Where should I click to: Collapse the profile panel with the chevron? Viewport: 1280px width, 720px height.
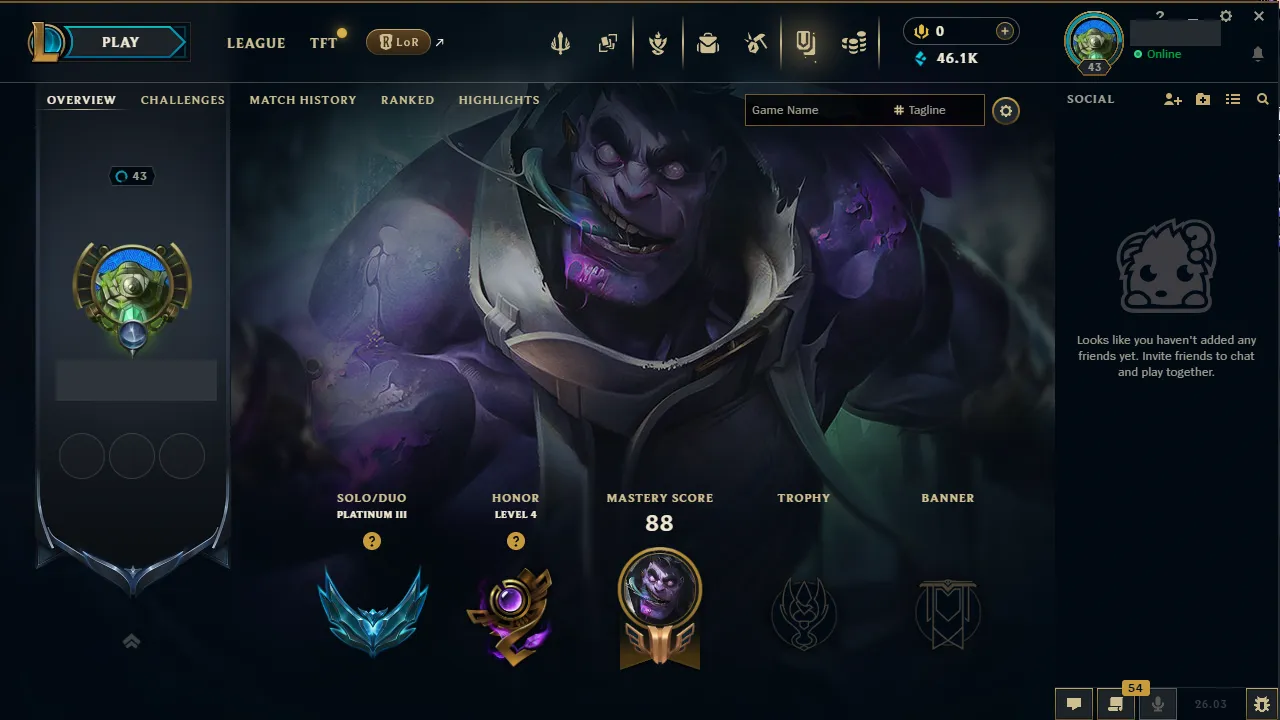tap(131, 641)
